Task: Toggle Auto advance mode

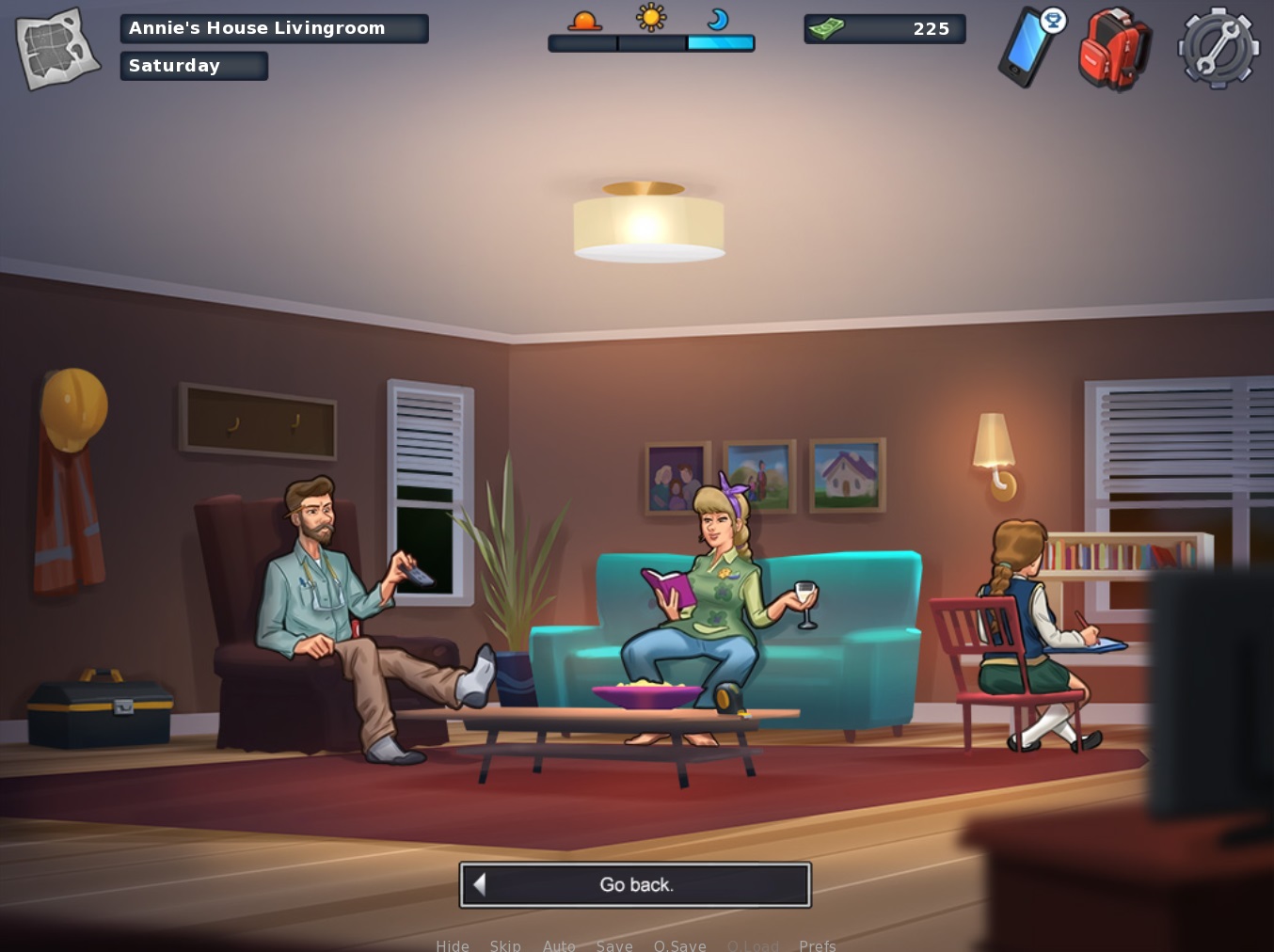Action: [x=559, y=944]
